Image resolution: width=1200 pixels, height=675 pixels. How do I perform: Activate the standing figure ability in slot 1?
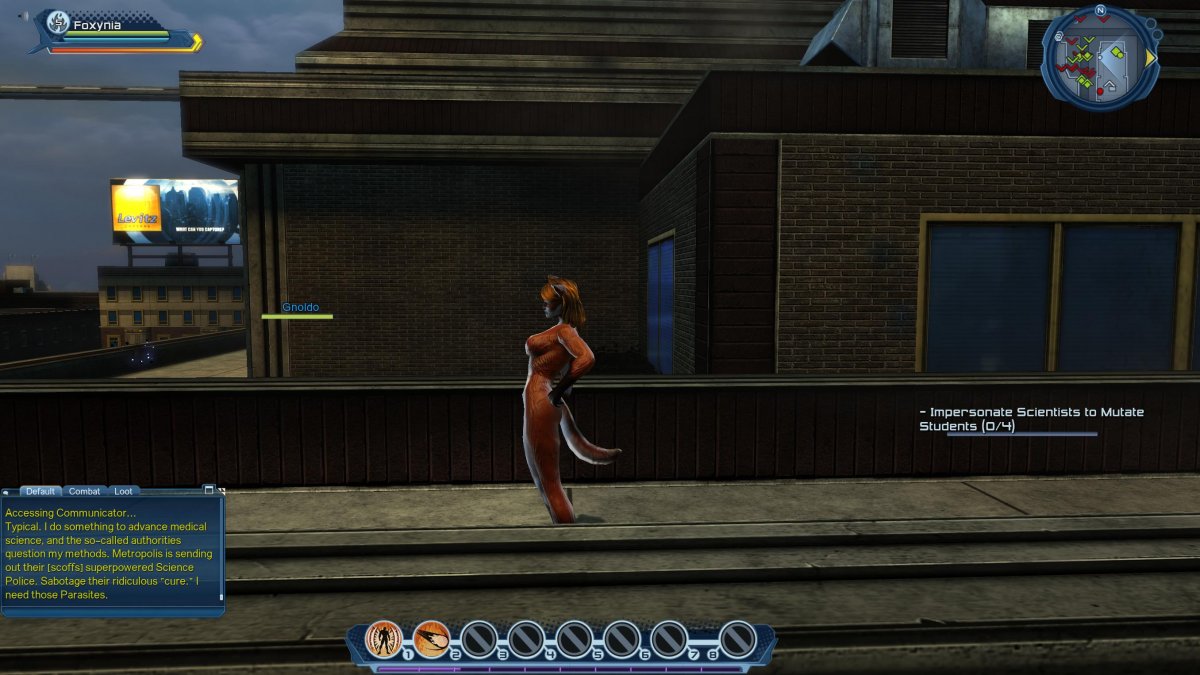(384, 638)
